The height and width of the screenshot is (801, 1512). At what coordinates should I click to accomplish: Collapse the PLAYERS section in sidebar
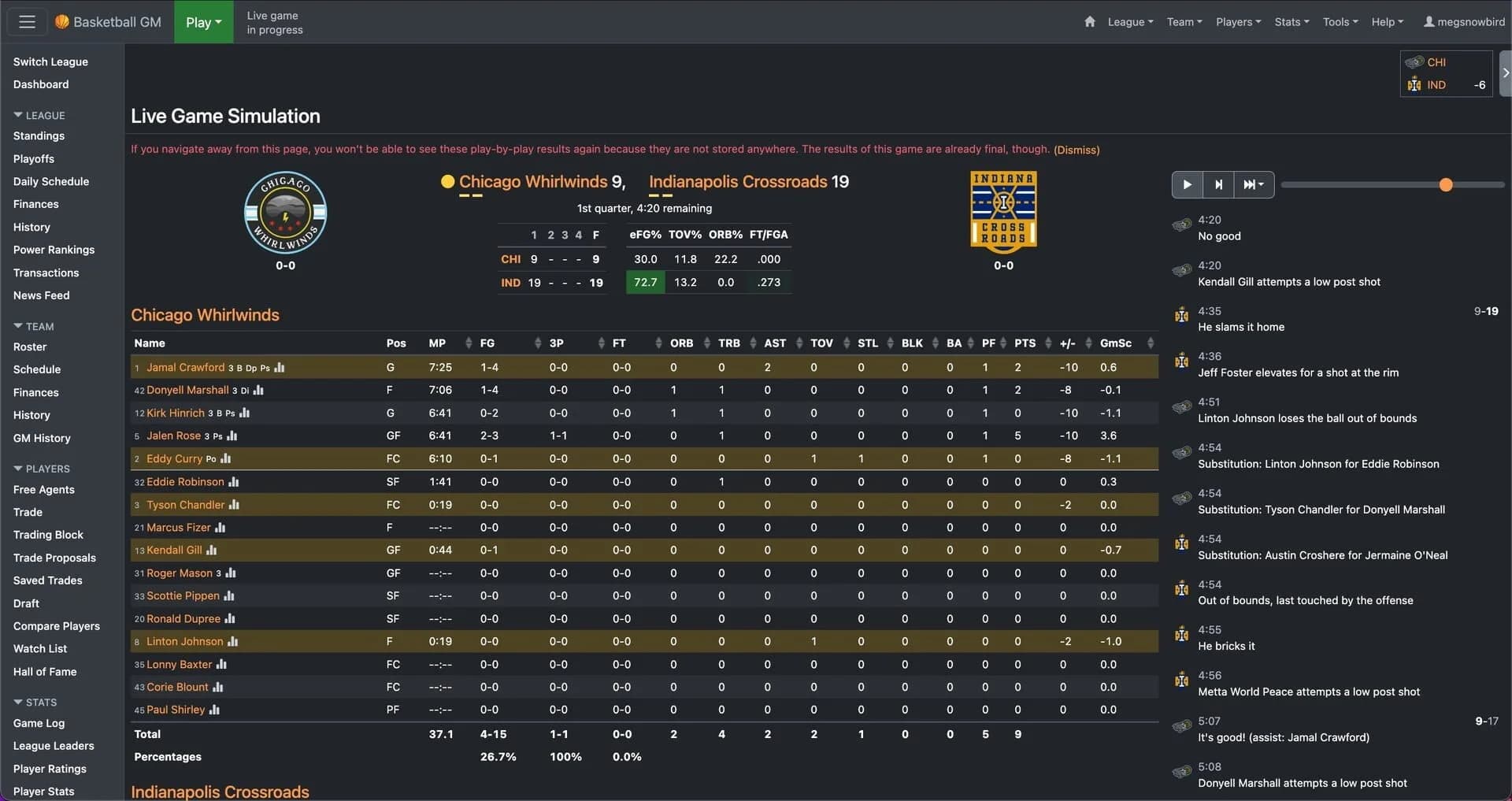pos(43,468)
